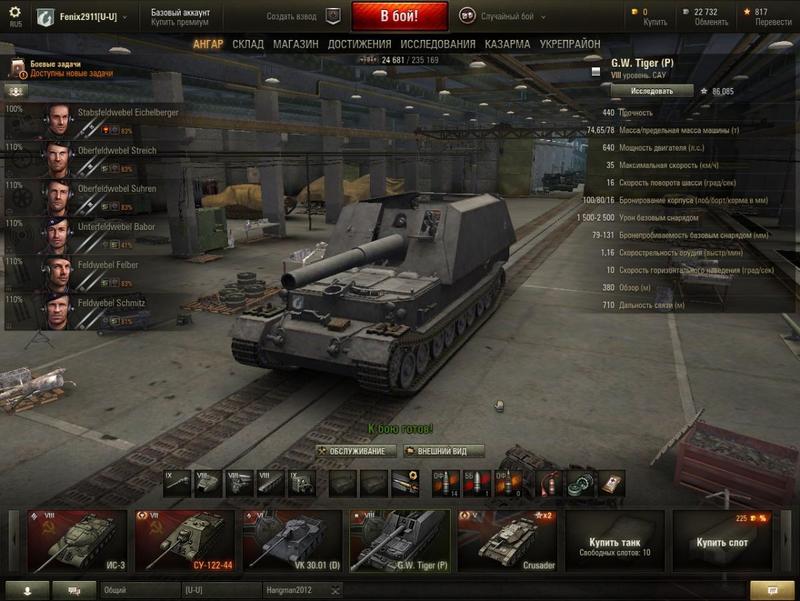Open the ДОСТИЖЕНИЯ tab

click(x=359, y=45)
